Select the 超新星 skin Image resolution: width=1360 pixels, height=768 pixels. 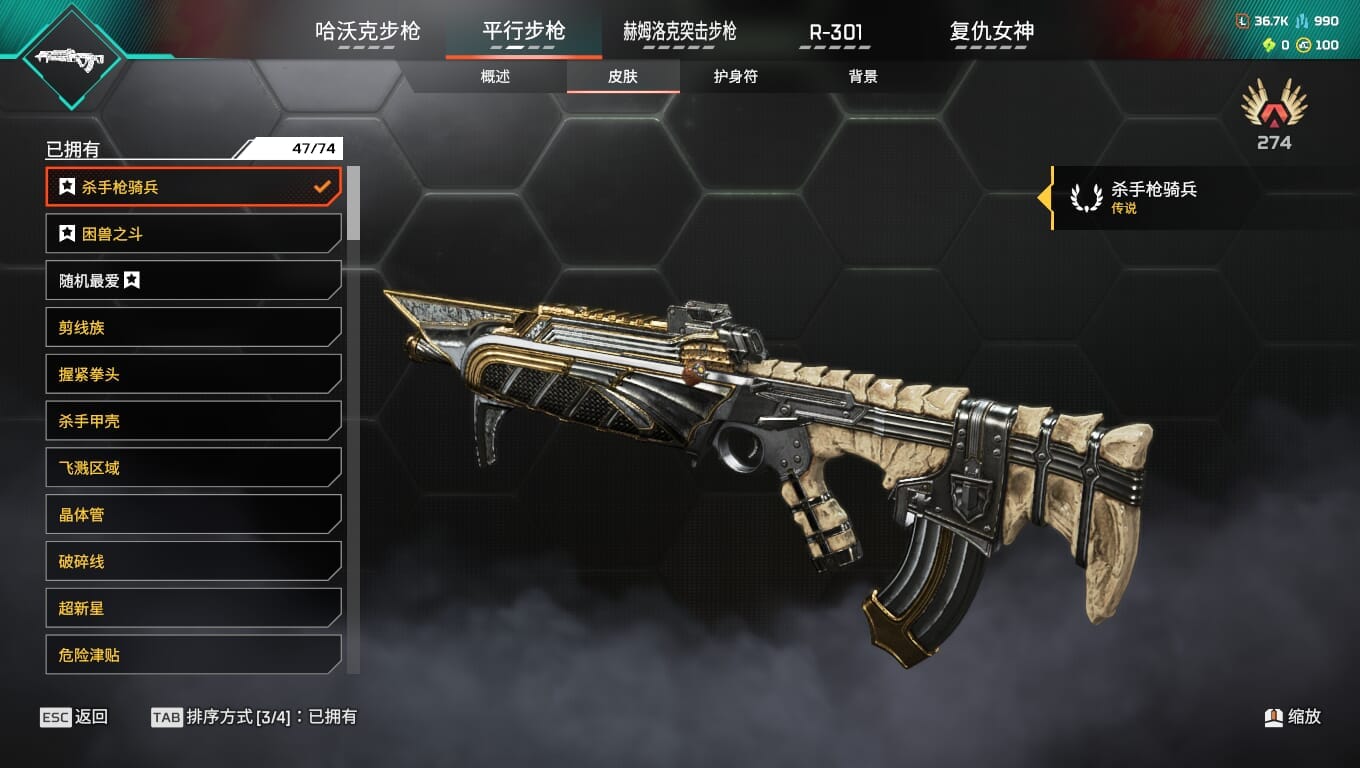click(193, 608)
